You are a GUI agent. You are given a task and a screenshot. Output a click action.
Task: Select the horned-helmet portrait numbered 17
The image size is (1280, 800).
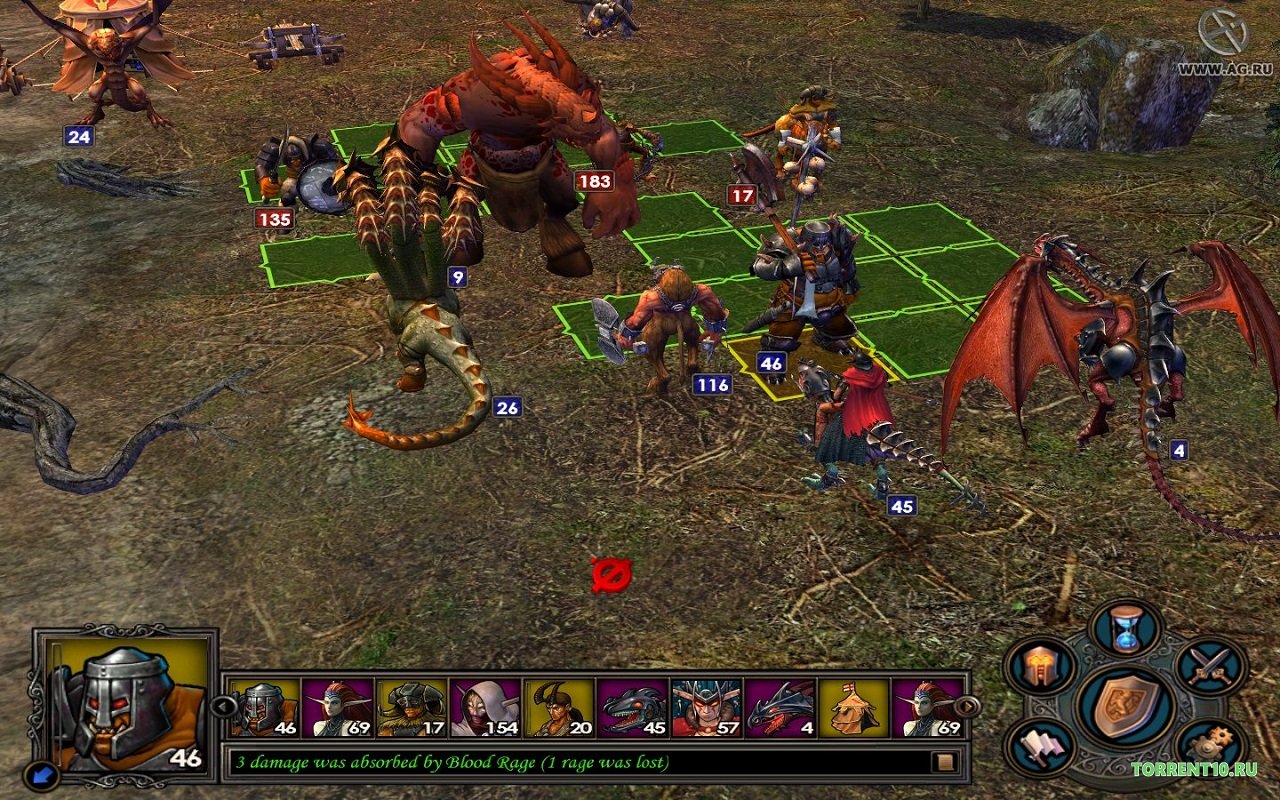[411, 708]
